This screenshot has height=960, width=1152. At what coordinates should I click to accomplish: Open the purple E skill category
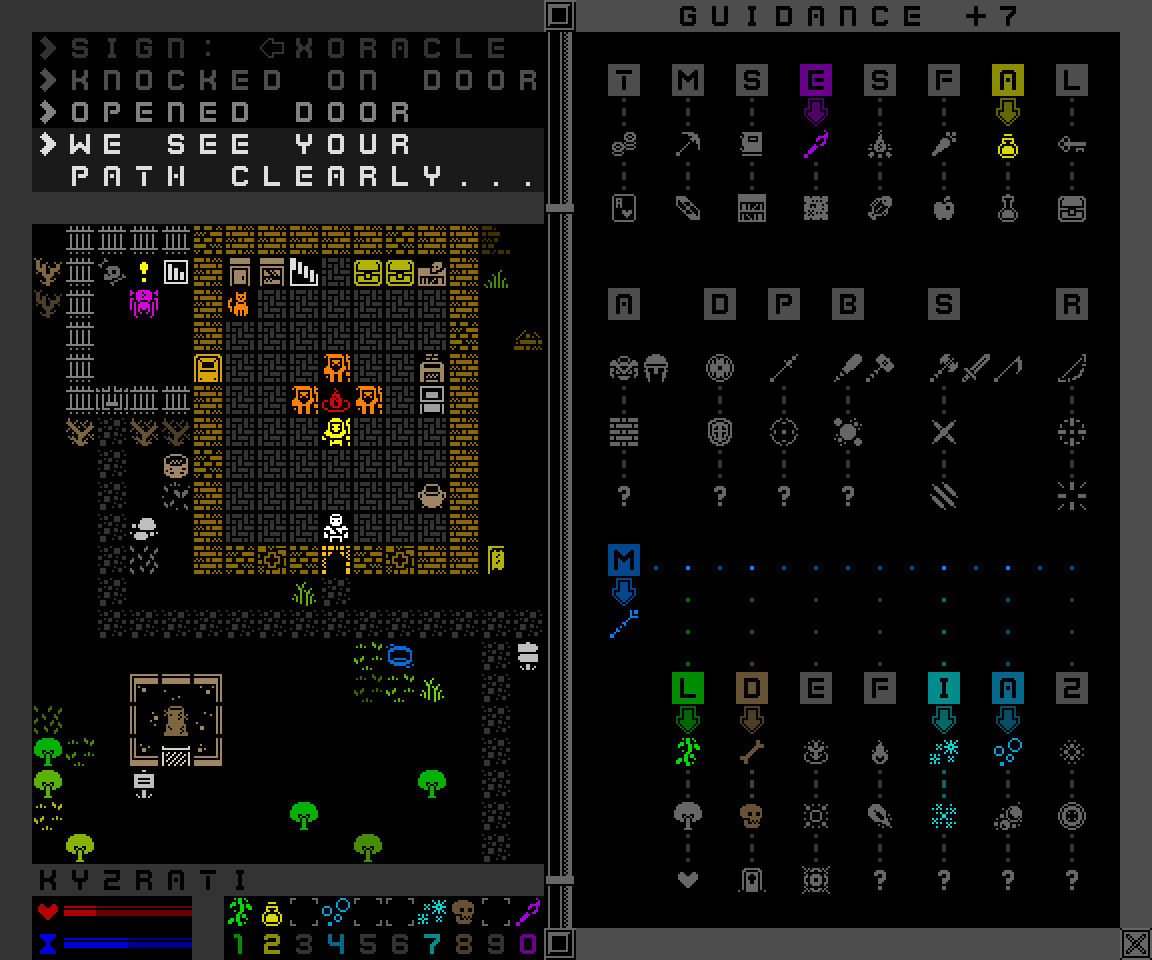(815, 81)
